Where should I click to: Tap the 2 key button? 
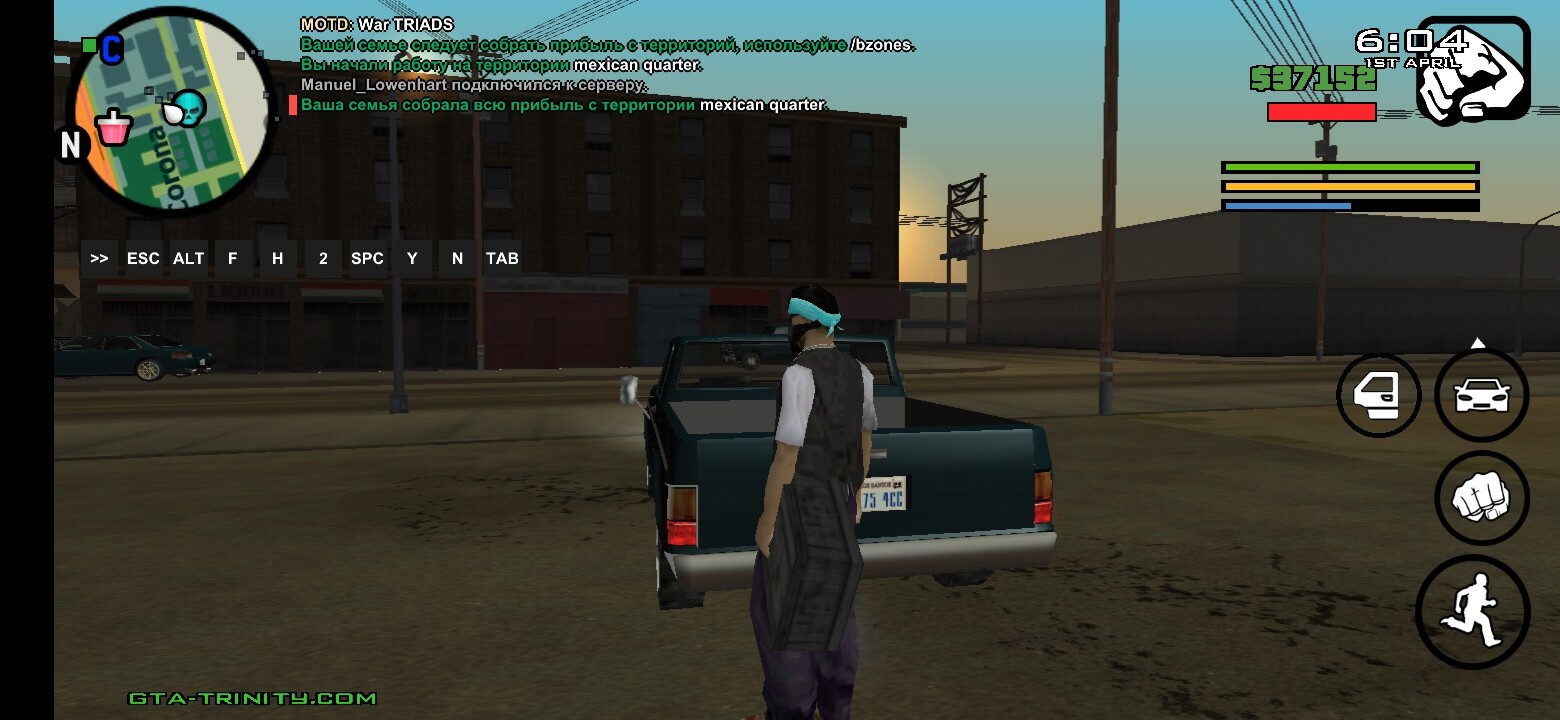tap(323, 258)
